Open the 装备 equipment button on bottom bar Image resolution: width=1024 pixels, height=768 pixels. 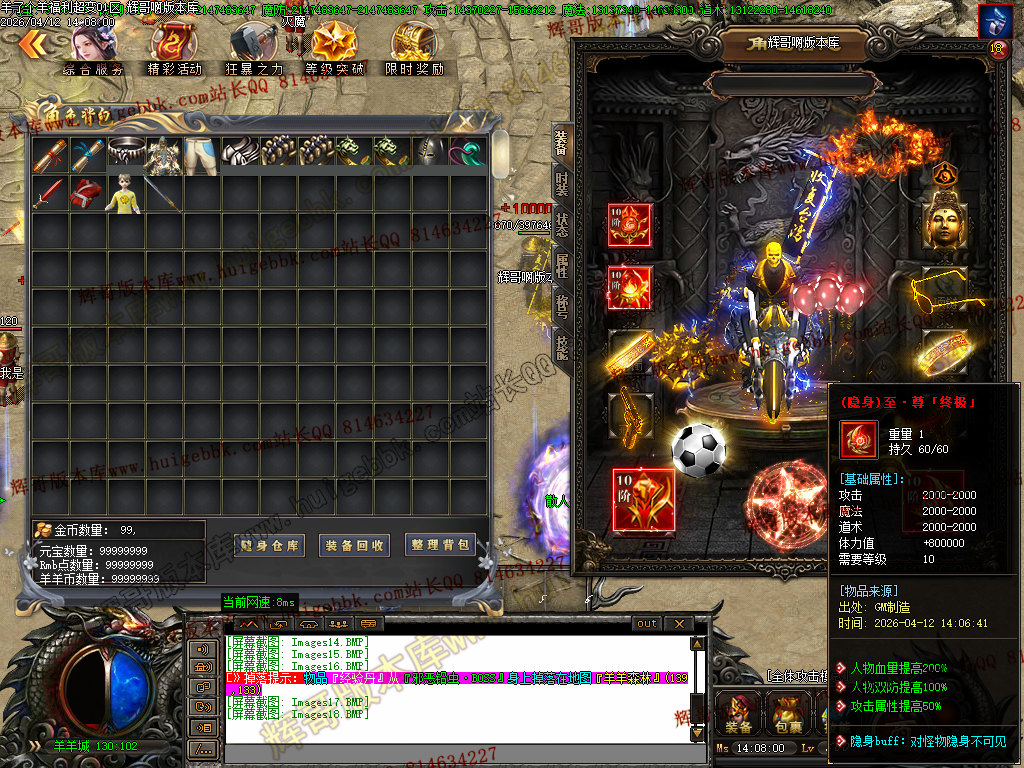click(x=739, y=714)
